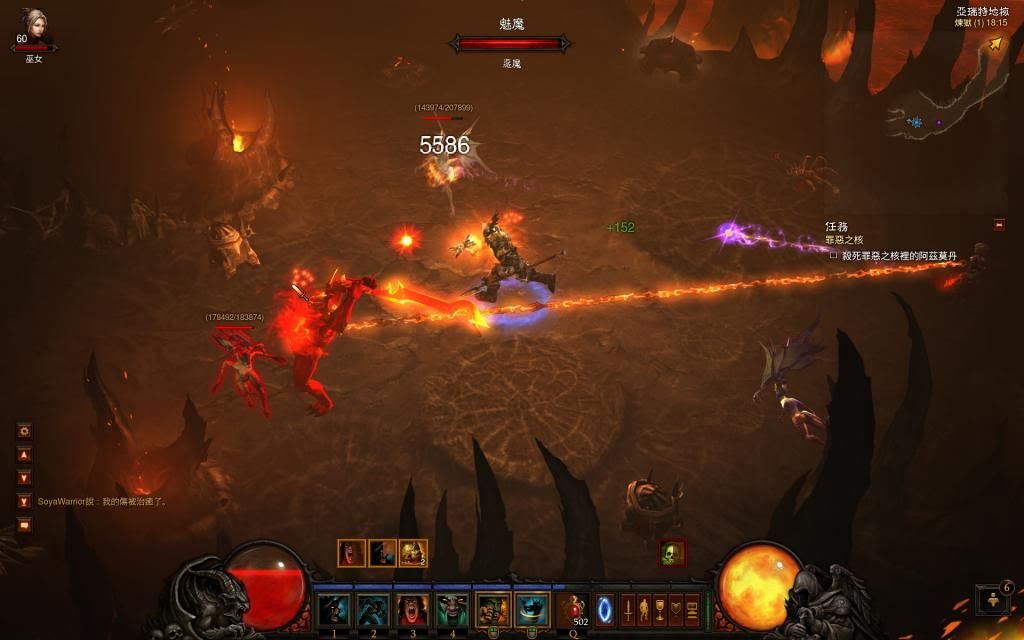Click the 魅魔 enemy target health frame
This screenshot has width=1024, height=640.
[510, 43]
